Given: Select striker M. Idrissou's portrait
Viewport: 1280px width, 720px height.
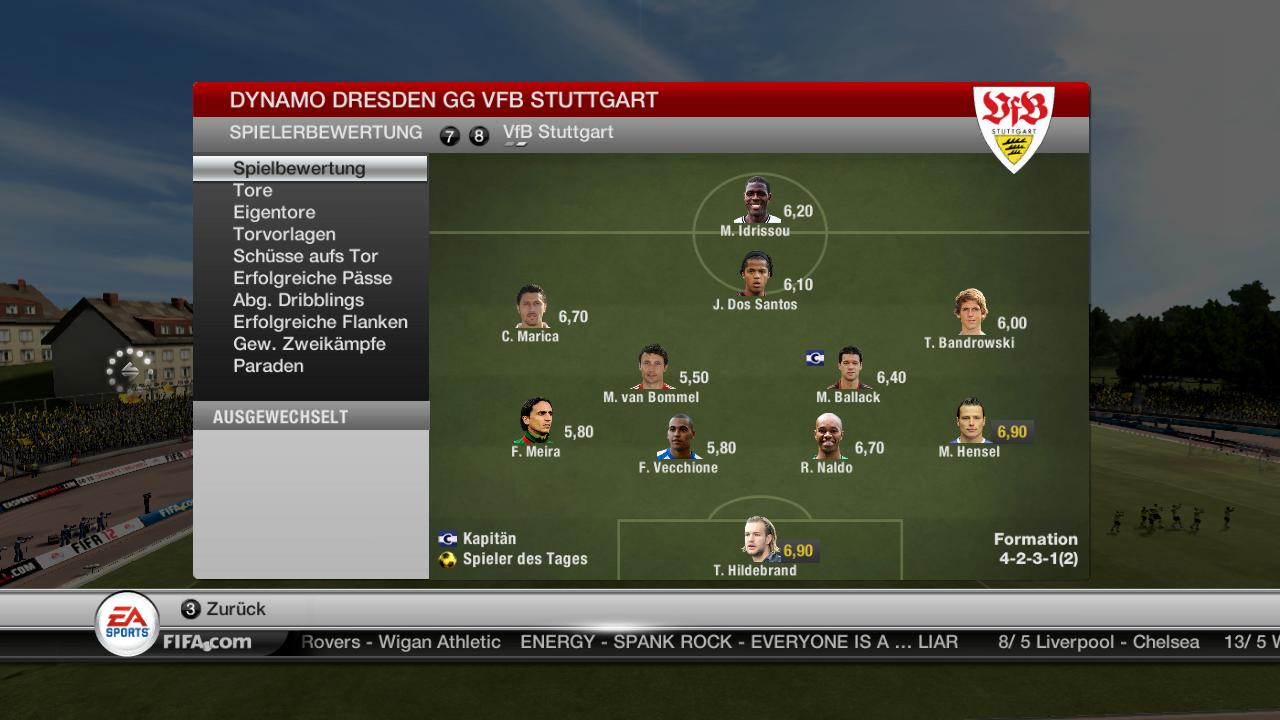Looking at the screenshot, I should pyautogui.click(x=757, y=201).
